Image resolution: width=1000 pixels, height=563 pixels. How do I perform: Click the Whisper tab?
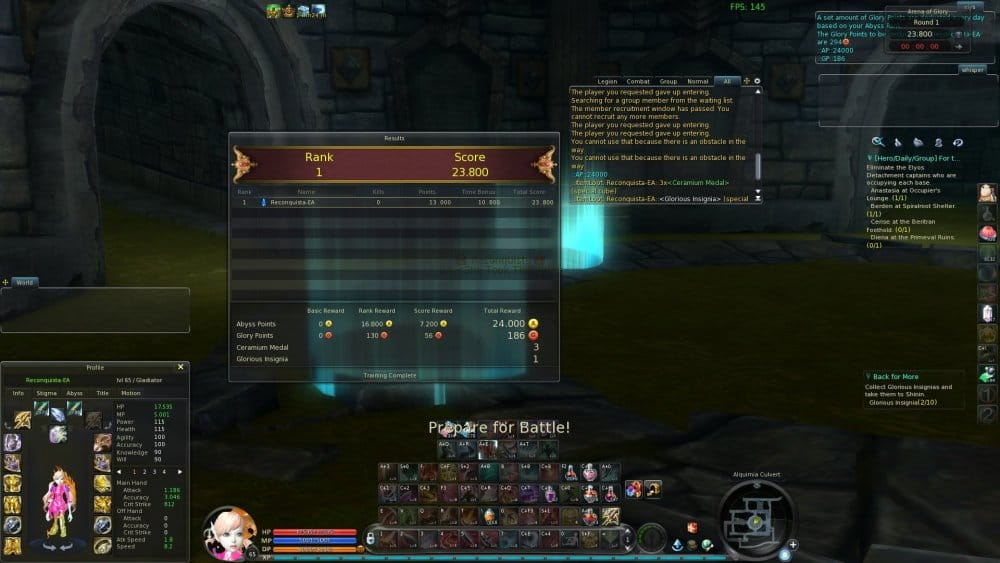972,70
